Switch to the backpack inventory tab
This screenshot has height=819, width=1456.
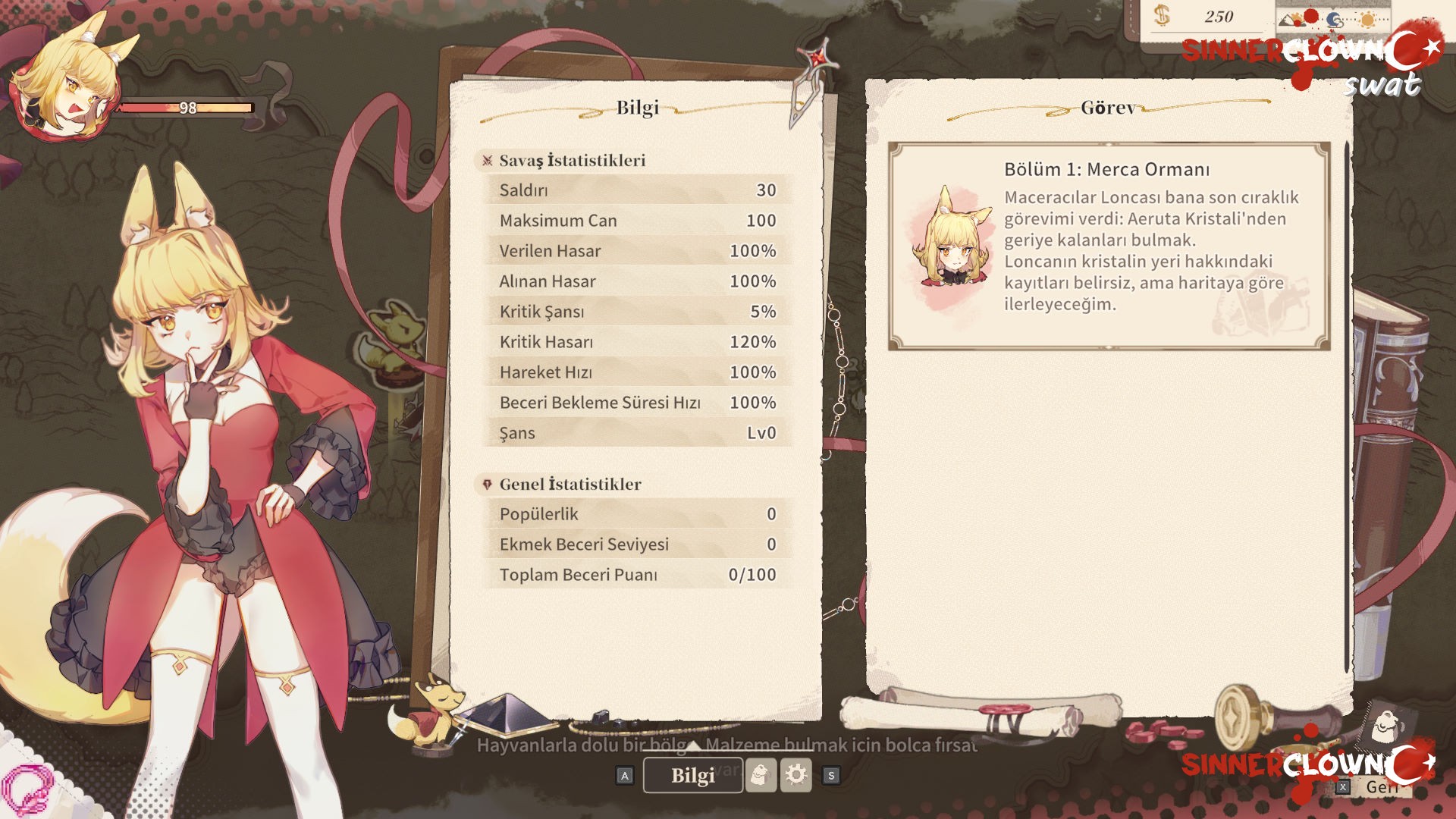click(761, 775)
